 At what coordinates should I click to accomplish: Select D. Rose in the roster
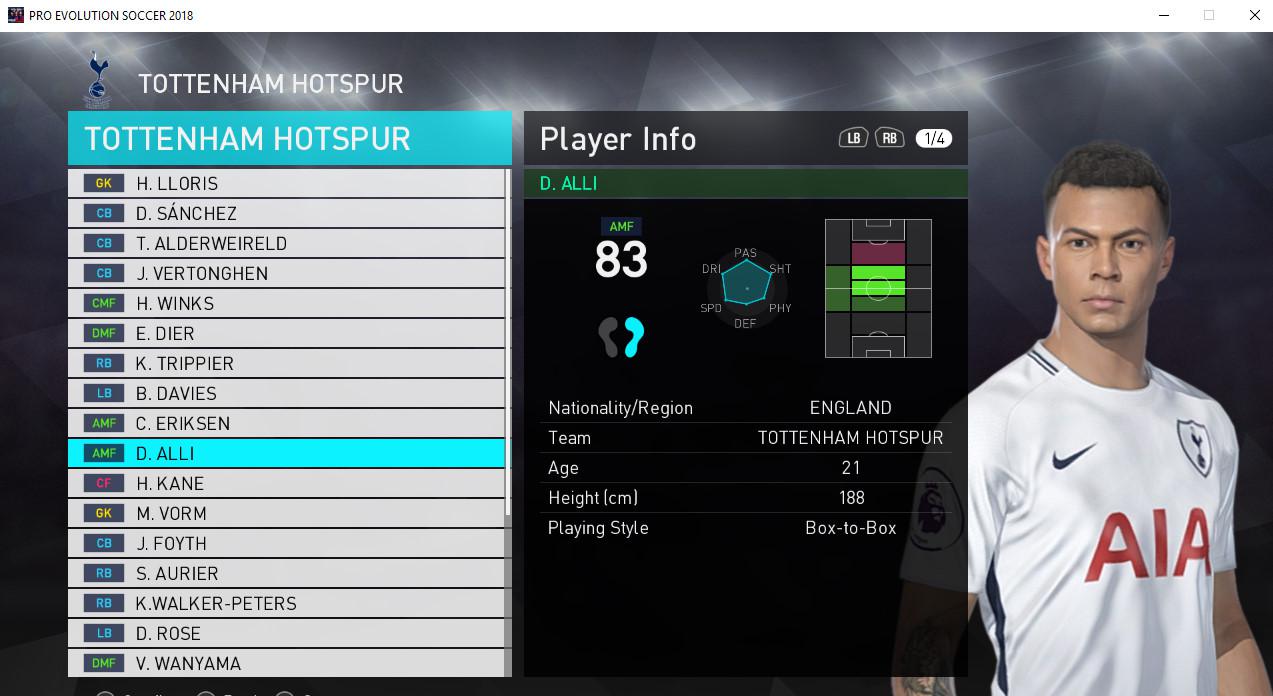click(x=286, y=633)
